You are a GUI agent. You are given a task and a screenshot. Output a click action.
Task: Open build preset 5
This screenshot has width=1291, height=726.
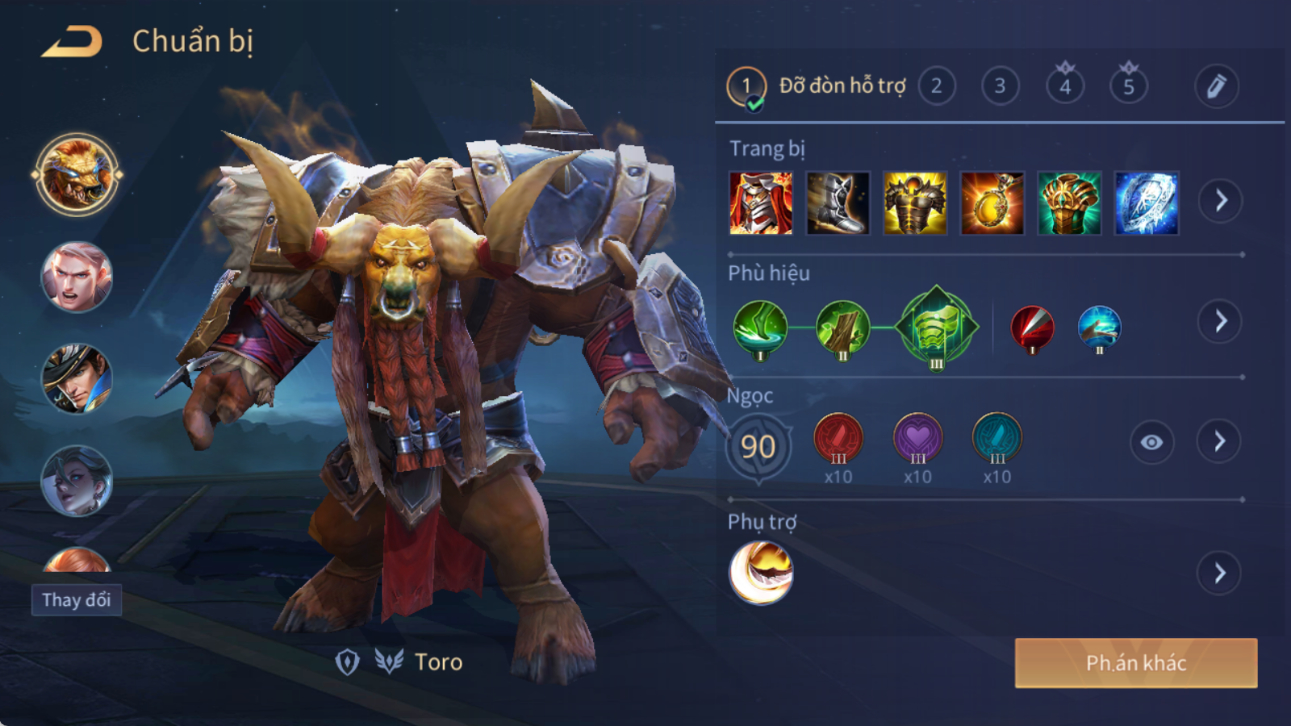[1128, 87]
